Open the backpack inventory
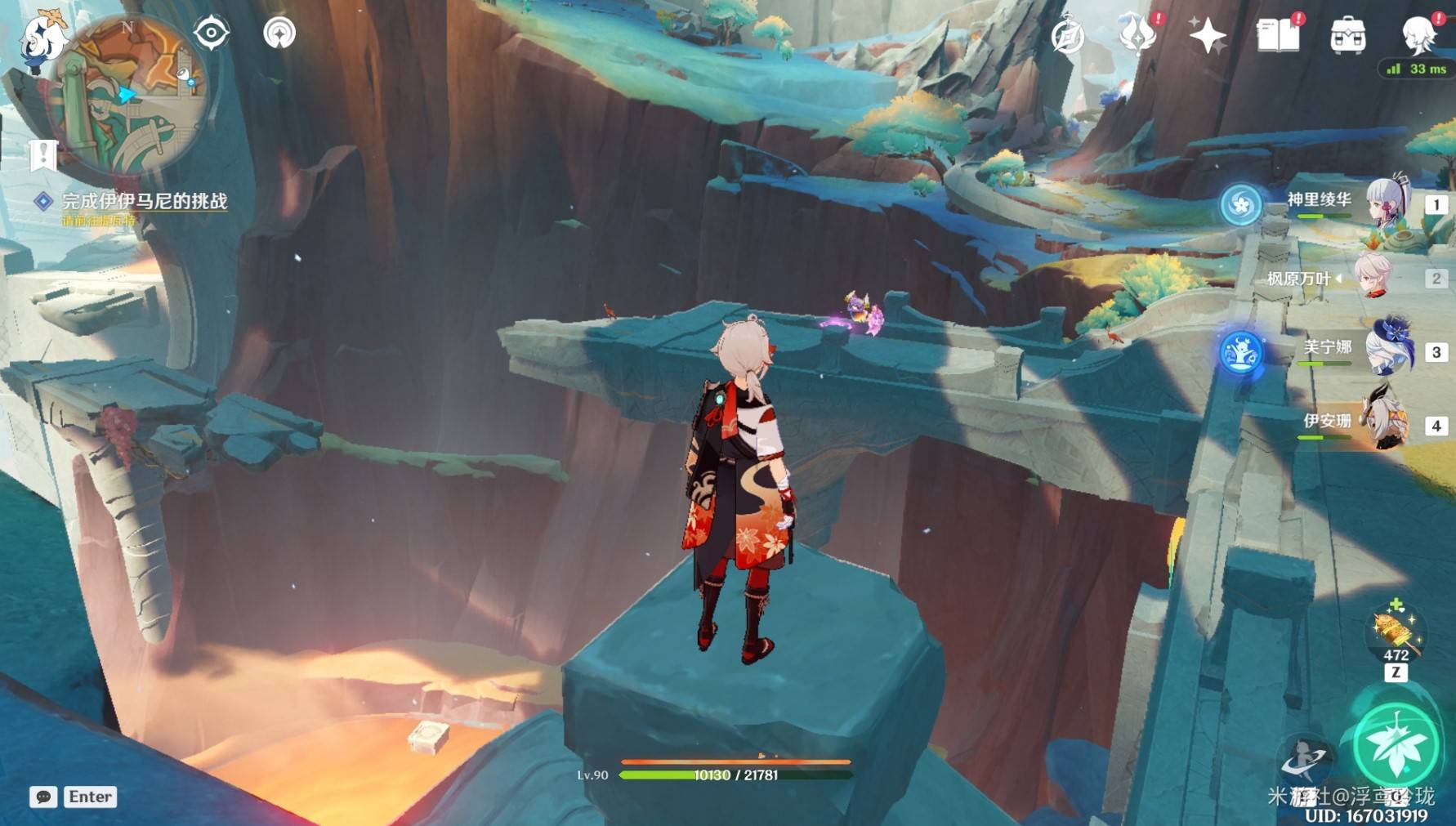This screenshot has height=826, width=1456. click(1347, 36)
